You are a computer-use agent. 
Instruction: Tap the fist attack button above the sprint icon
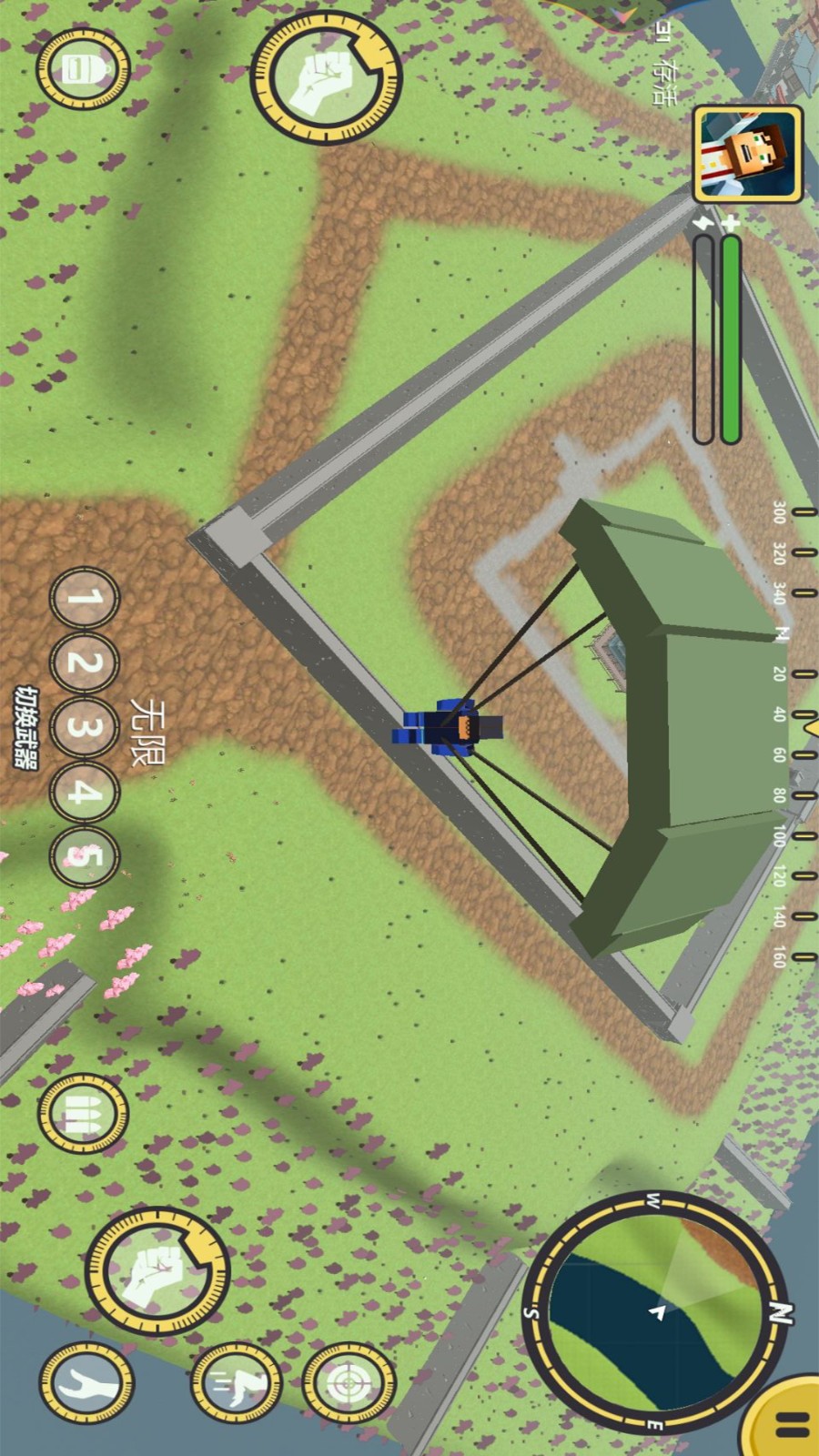[157, 1269]
